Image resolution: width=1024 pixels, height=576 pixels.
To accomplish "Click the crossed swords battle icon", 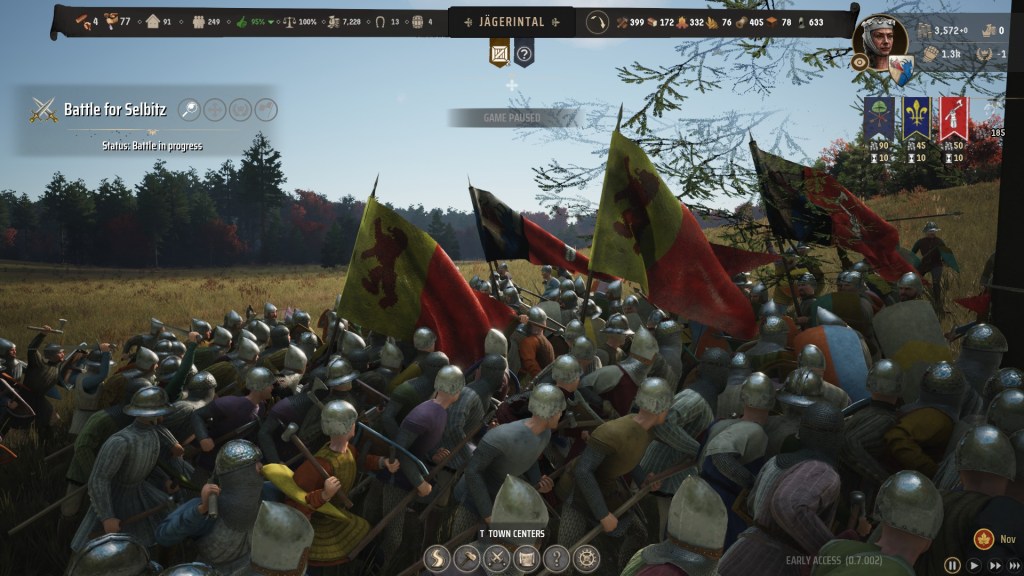I will pos(43,109).
